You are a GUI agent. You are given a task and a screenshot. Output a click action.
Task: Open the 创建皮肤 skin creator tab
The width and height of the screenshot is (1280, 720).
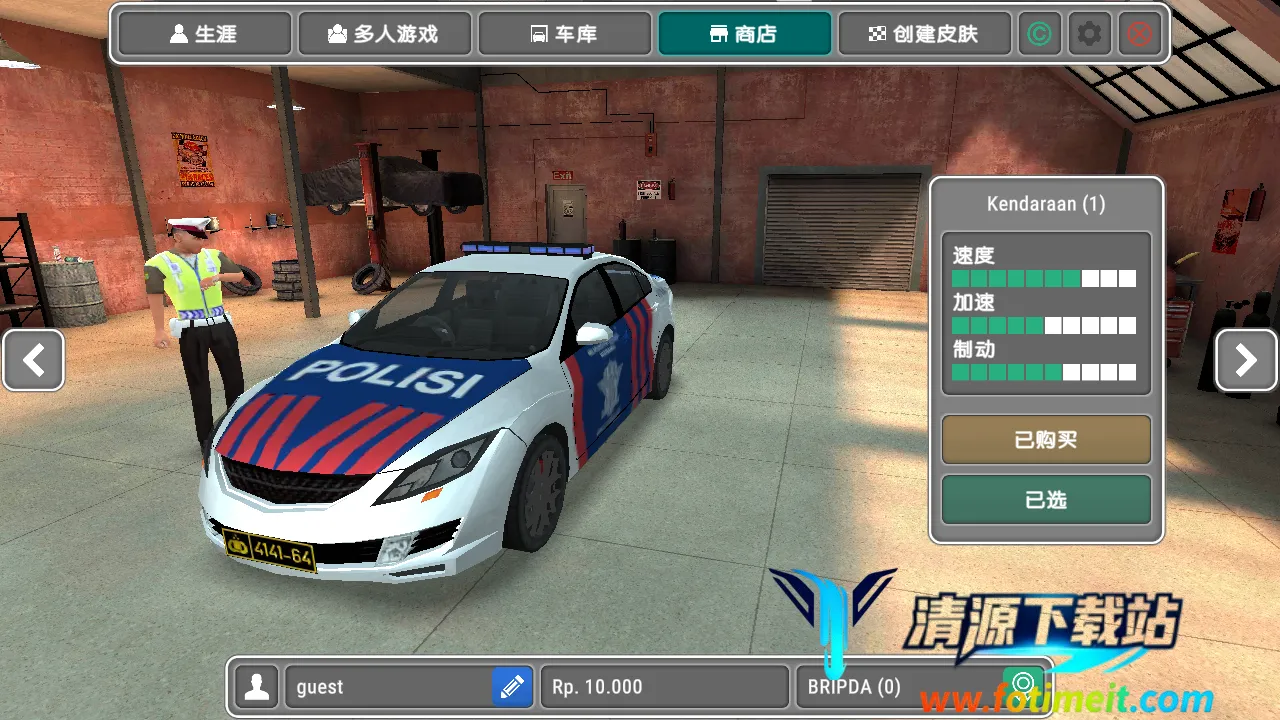924,34
